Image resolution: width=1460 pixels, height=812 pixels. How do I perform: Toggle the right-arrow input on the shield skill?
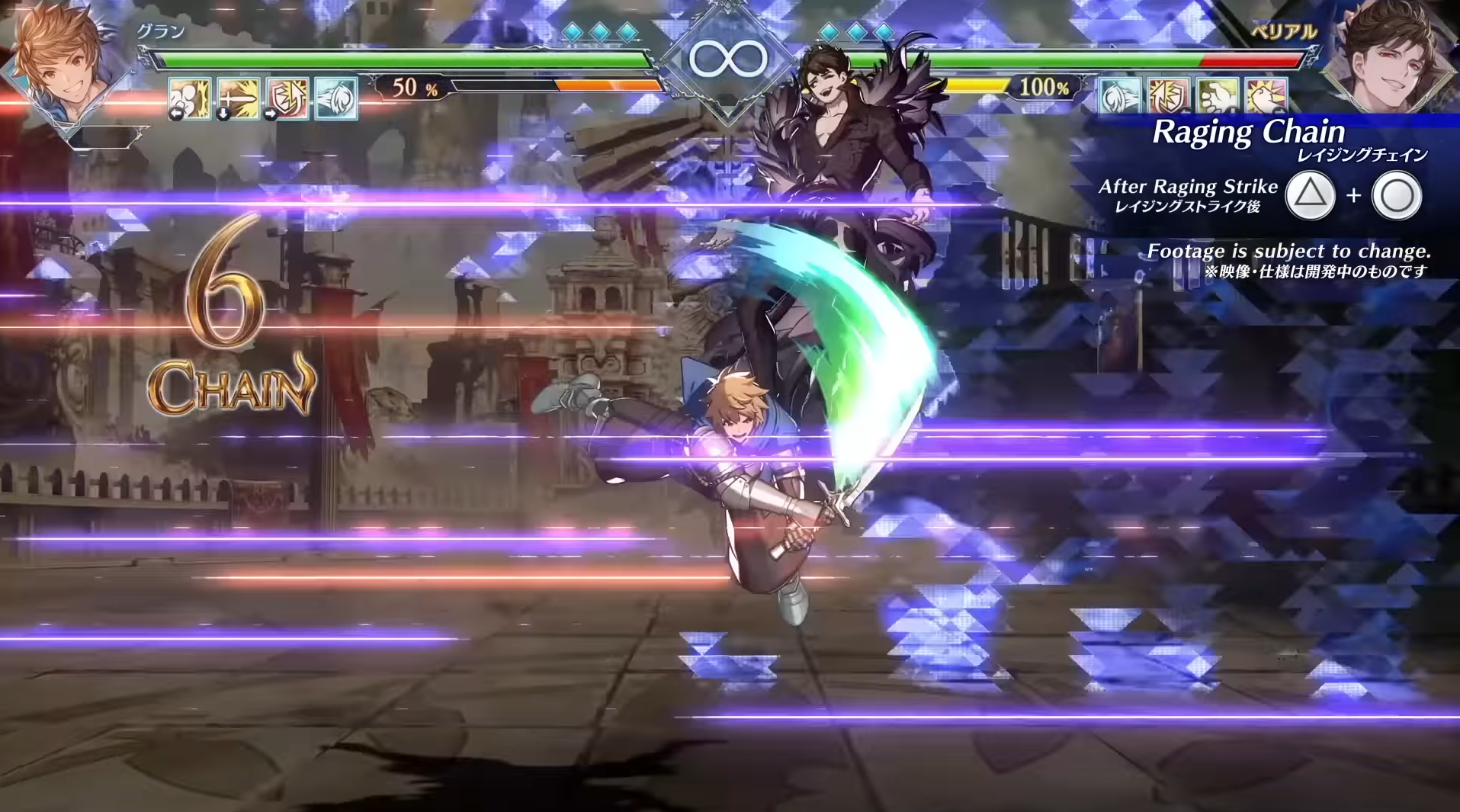click(270, 114)
